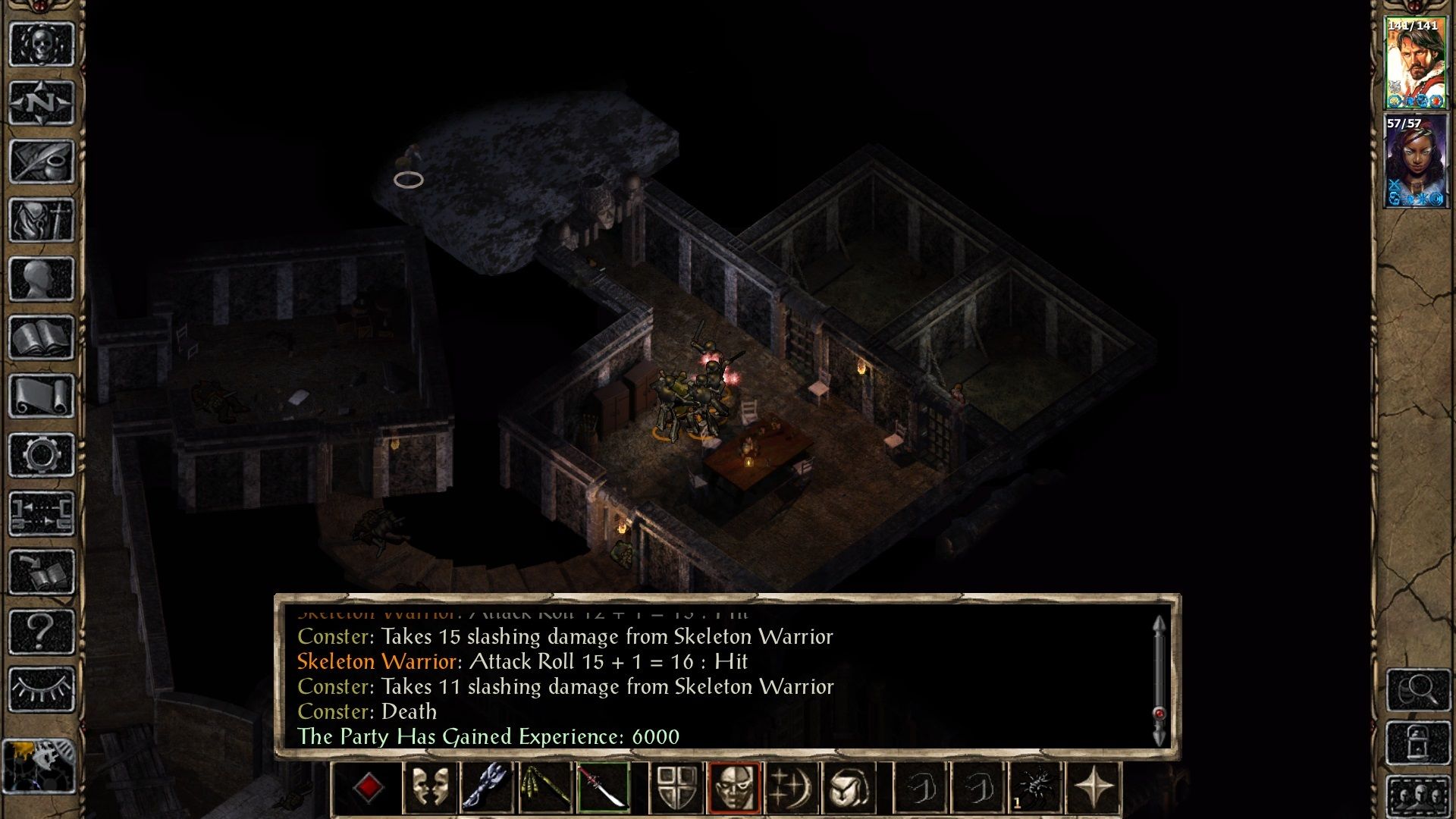This screenshot has width=1456, height=819.
Task: Open game options with the gear icon
Action: 42,455
